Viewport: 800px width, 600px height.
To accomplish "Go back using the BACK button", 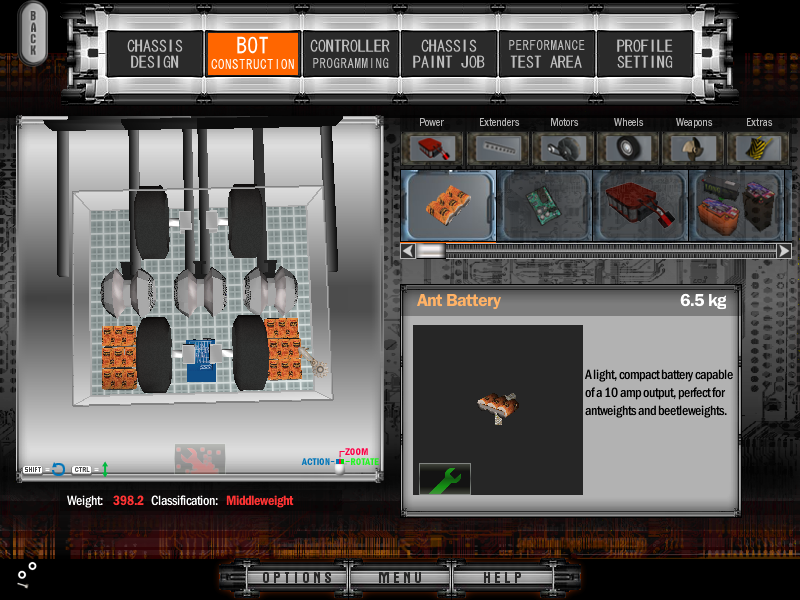I will click(x=32, y=34).
